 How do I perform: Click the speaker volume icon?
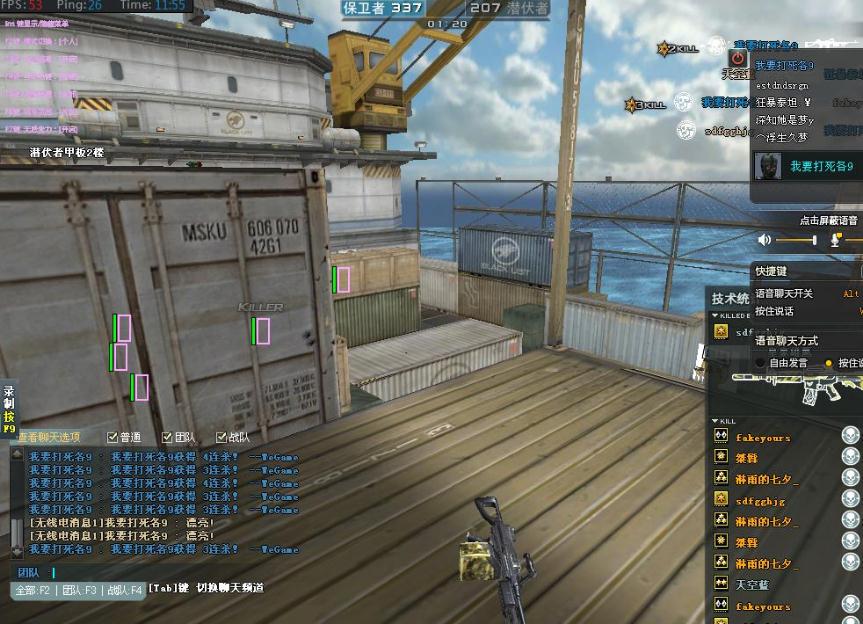tap(765, 240)
